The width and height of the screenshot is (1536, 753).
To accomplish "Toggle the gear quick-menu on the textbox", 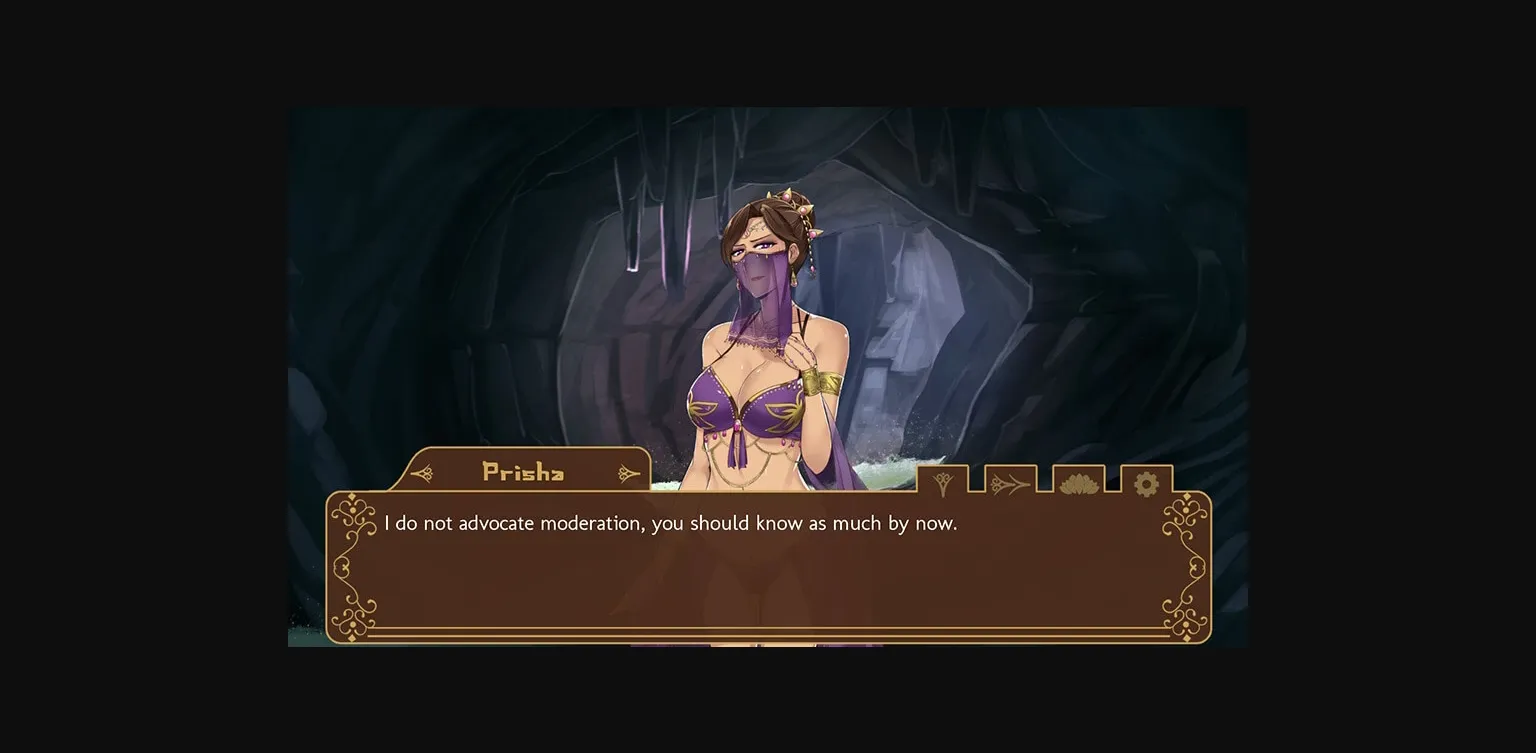I will pyautogui.click(x=1145, y=482).
